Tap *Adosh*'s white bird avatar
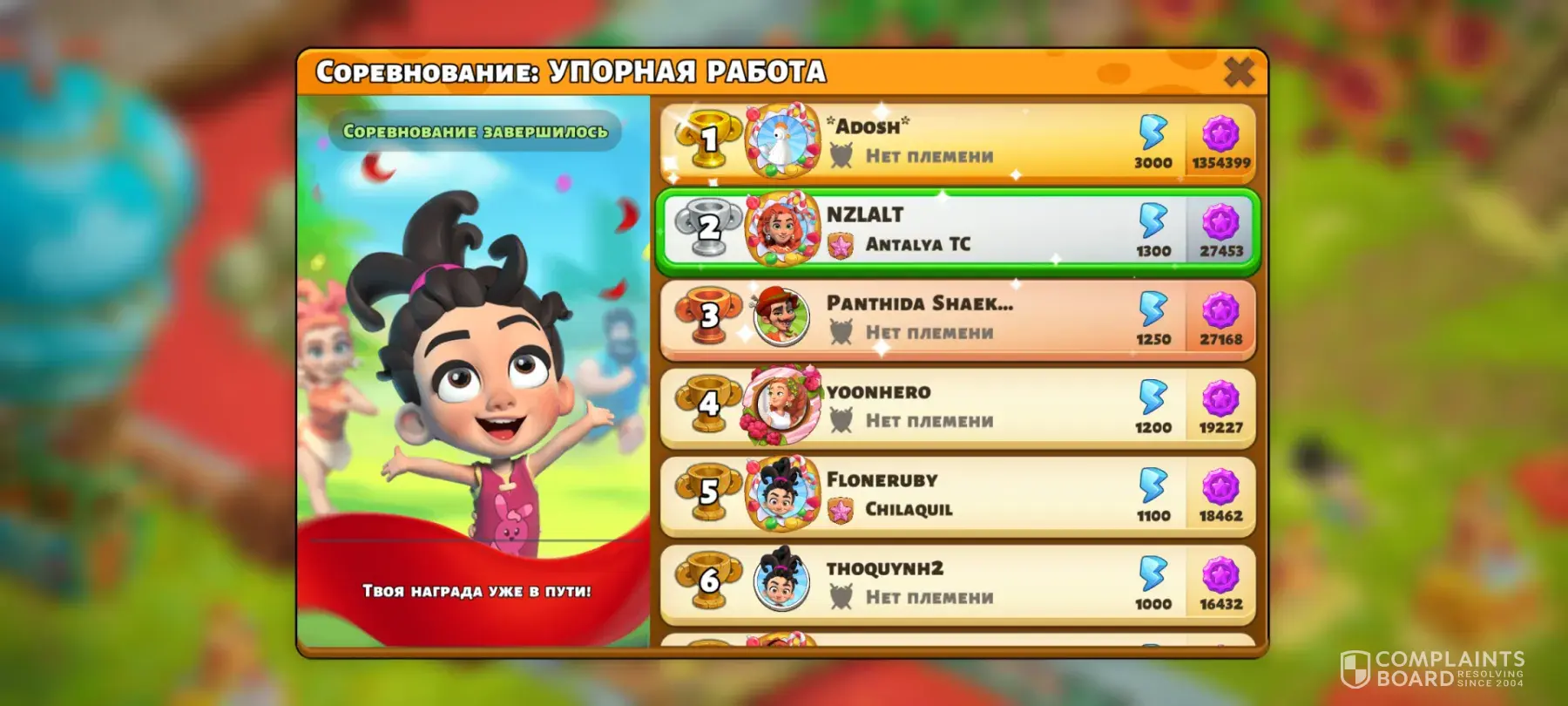This screenshot has width=1568, height=706. (x=781, y=139)
